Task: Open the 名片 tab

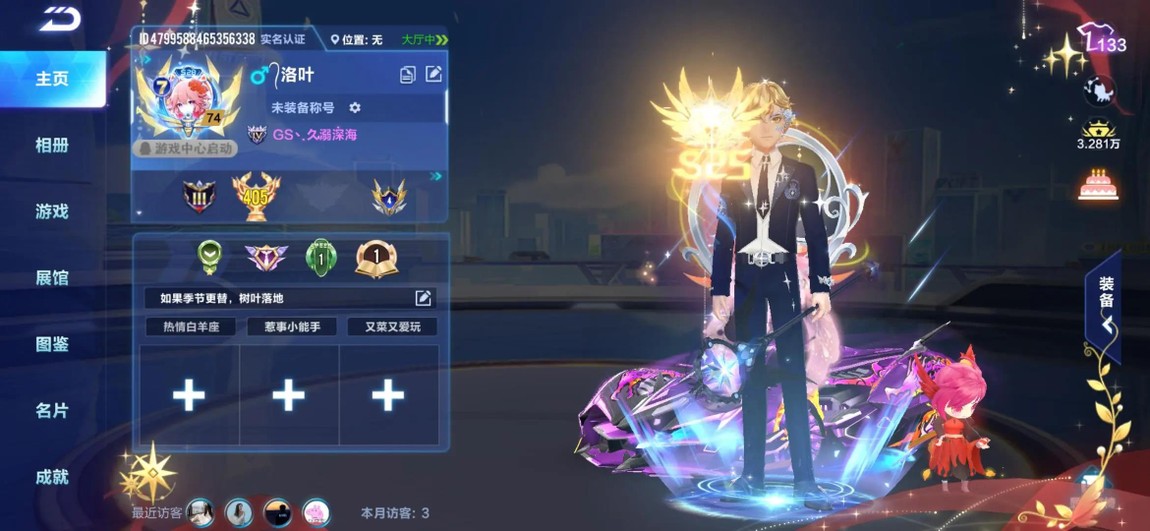Action: pyautogui.click(x=52, y=410)
